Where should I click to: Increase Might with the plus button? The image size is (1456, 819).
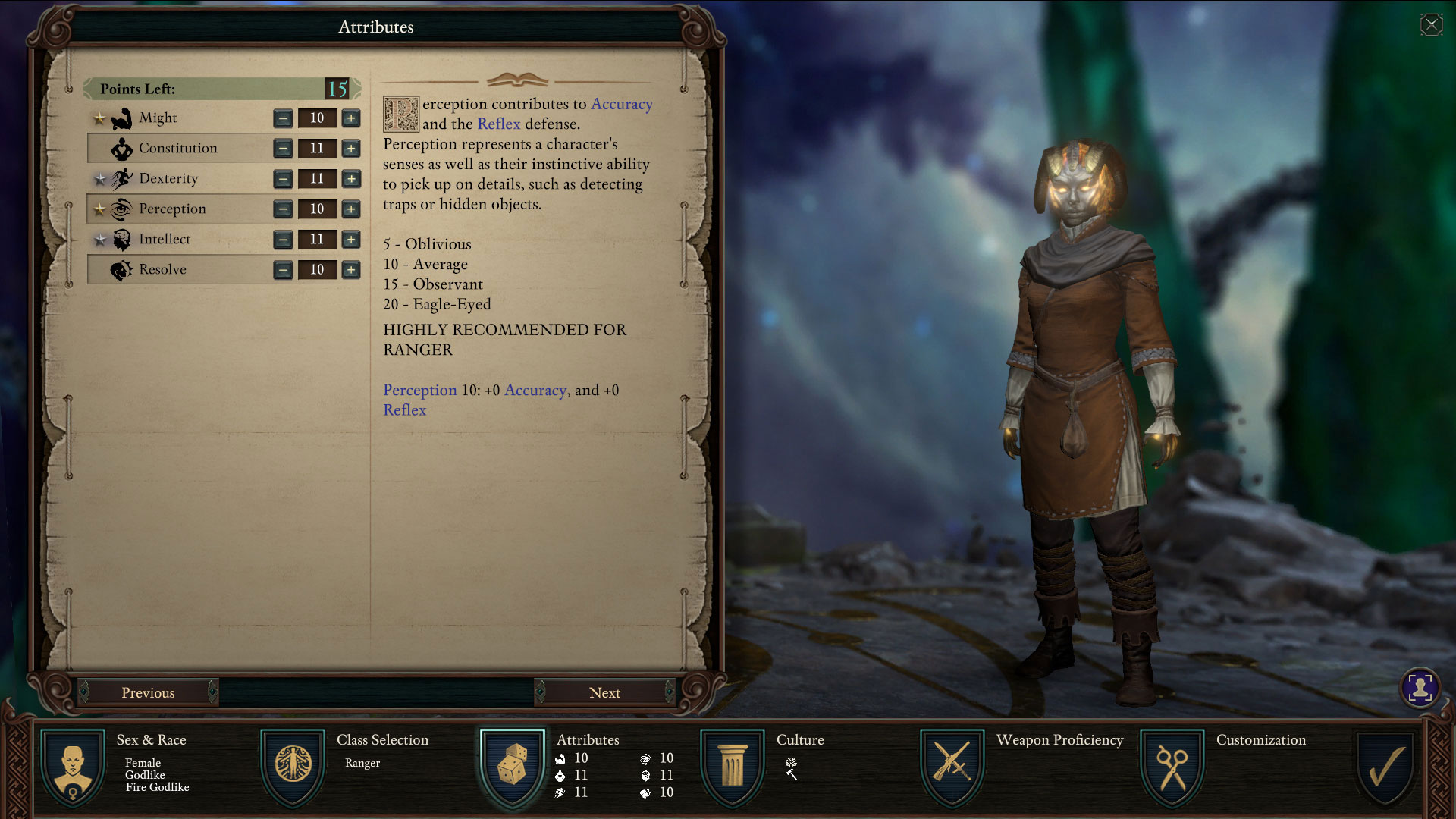coord(350,118)
